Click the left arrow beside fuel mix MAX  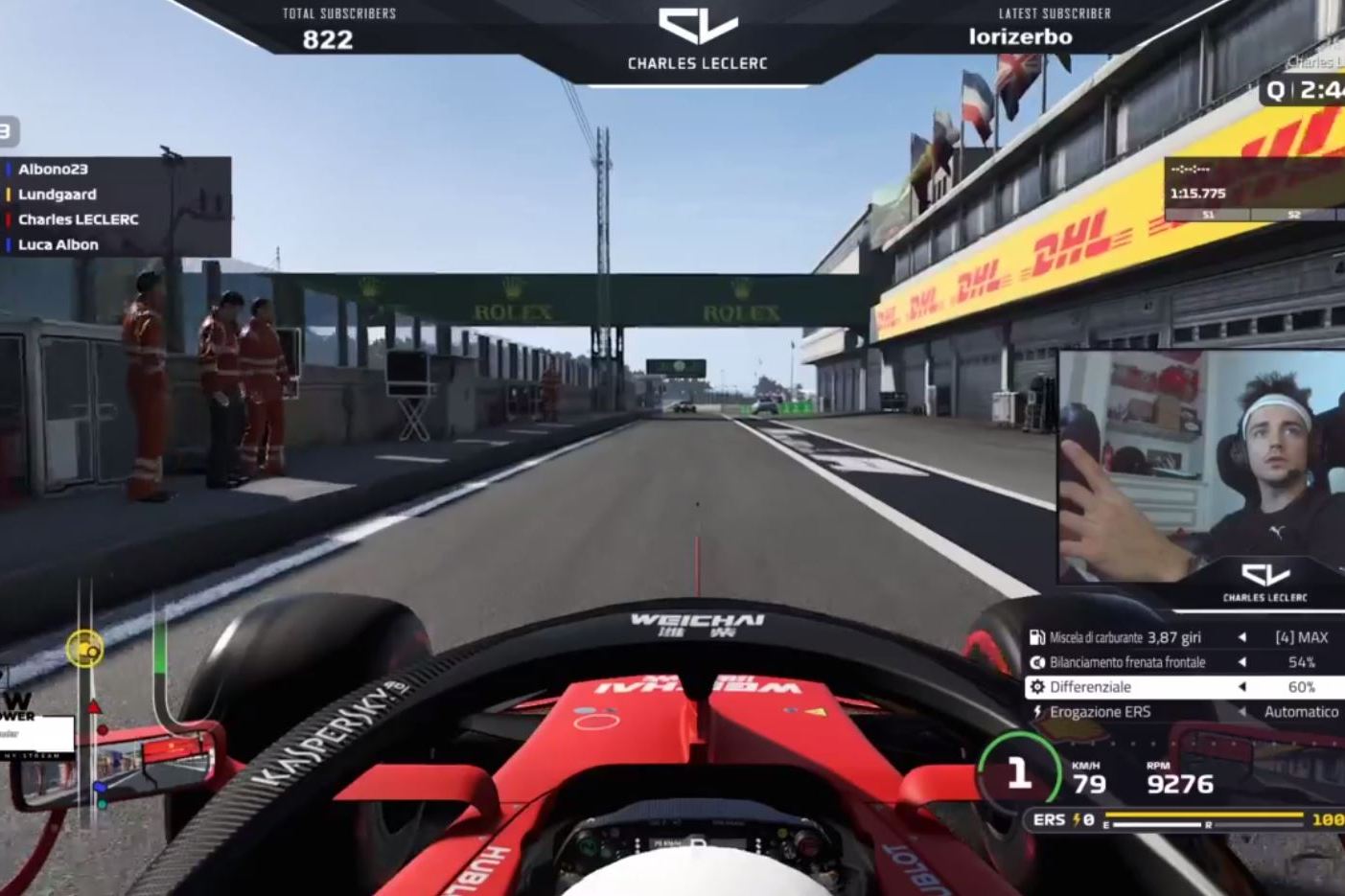pyautogui.click(x=1242, y=637)
